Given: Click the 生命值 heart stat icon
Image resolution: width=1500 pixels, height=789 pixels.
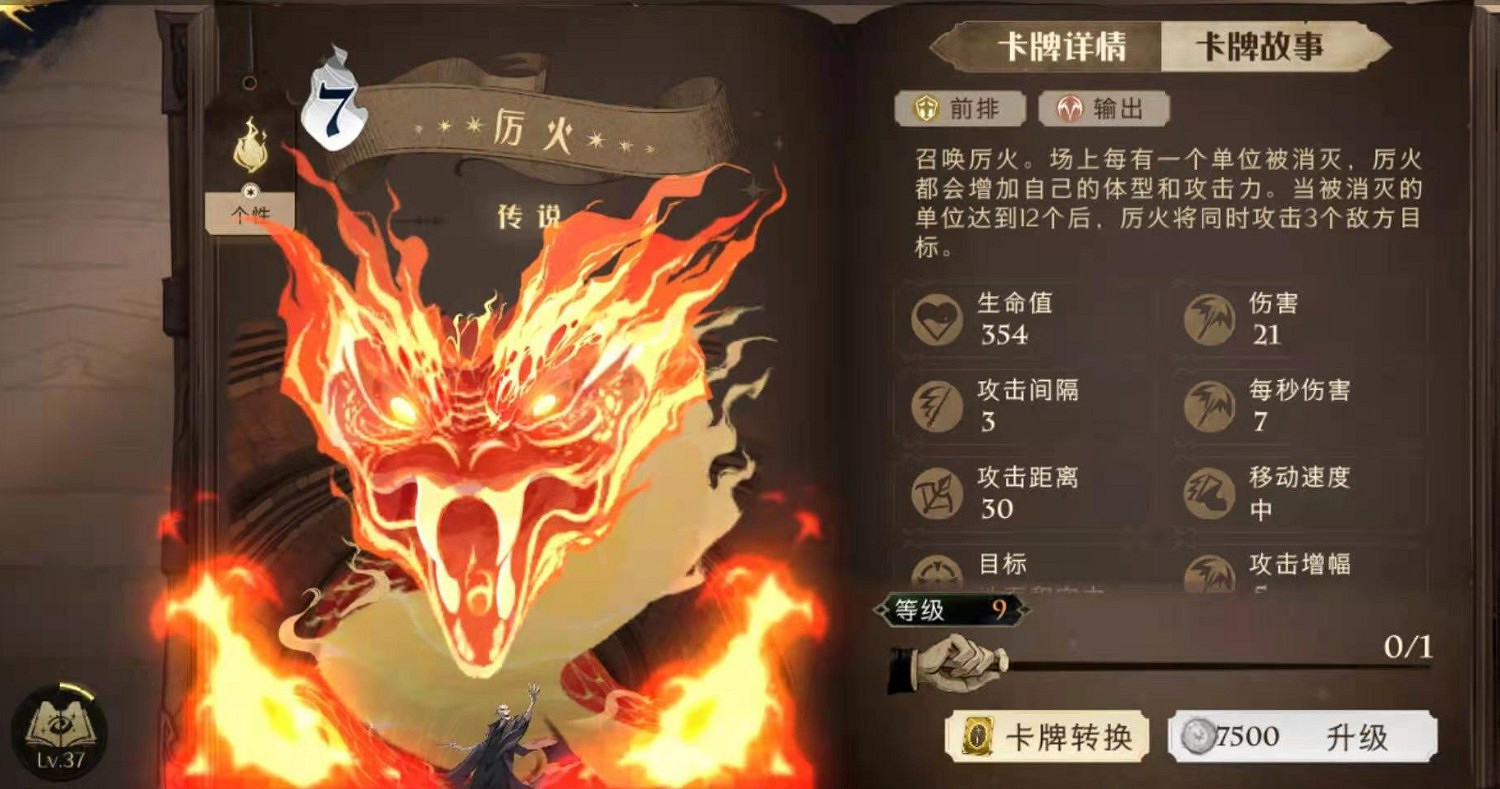Looking at the screenshot, I should coord(936,319).
